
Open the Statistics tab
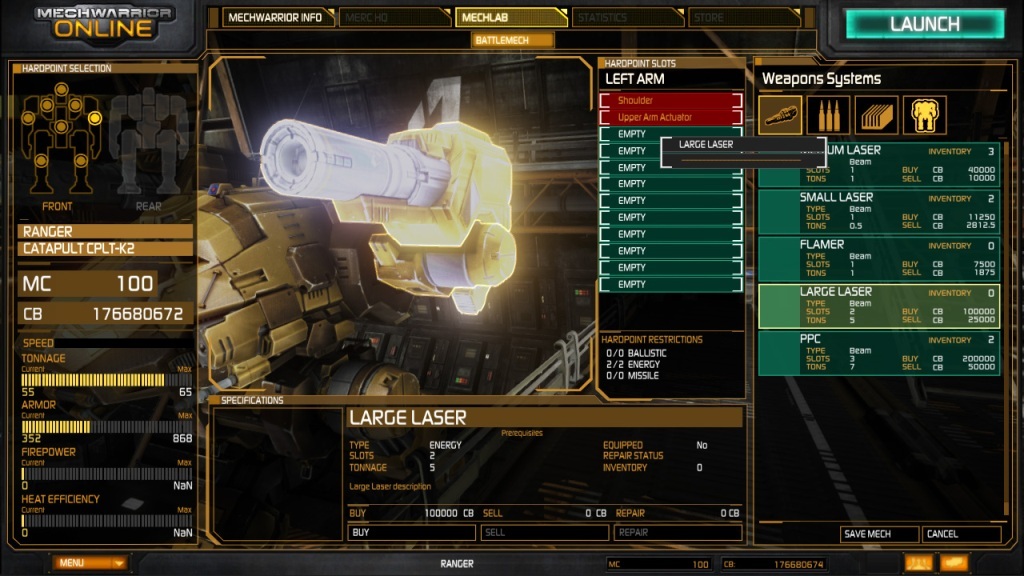627,17
